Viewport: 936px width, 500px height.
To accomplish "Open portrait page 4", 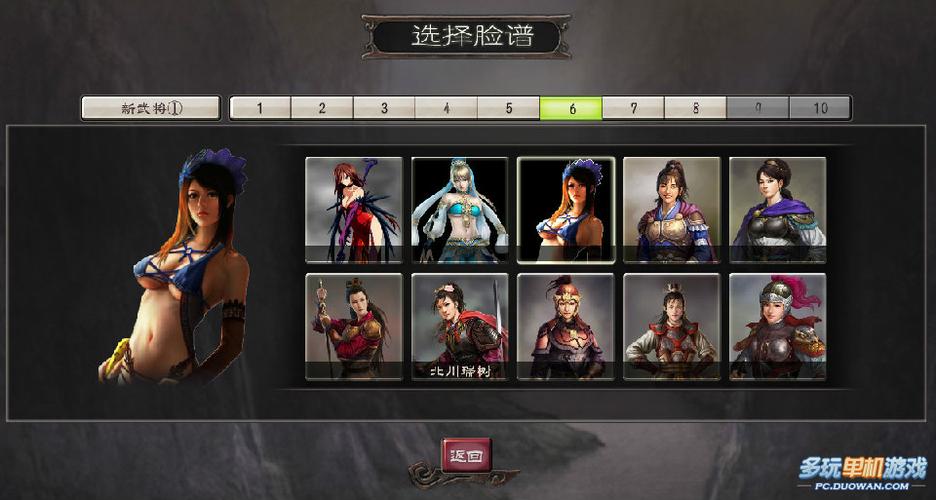I will coord(446,108).
